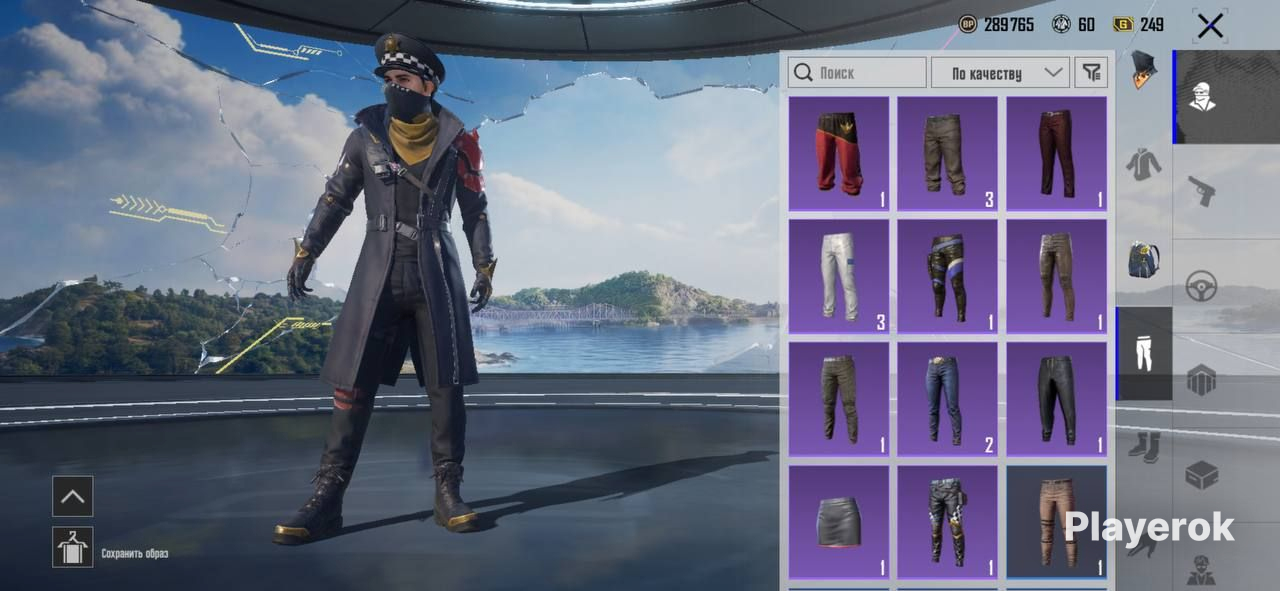This screenshot has height=591, width=1280.
Task: Select the tan brown pants item
Action: tap(1056, 521)
